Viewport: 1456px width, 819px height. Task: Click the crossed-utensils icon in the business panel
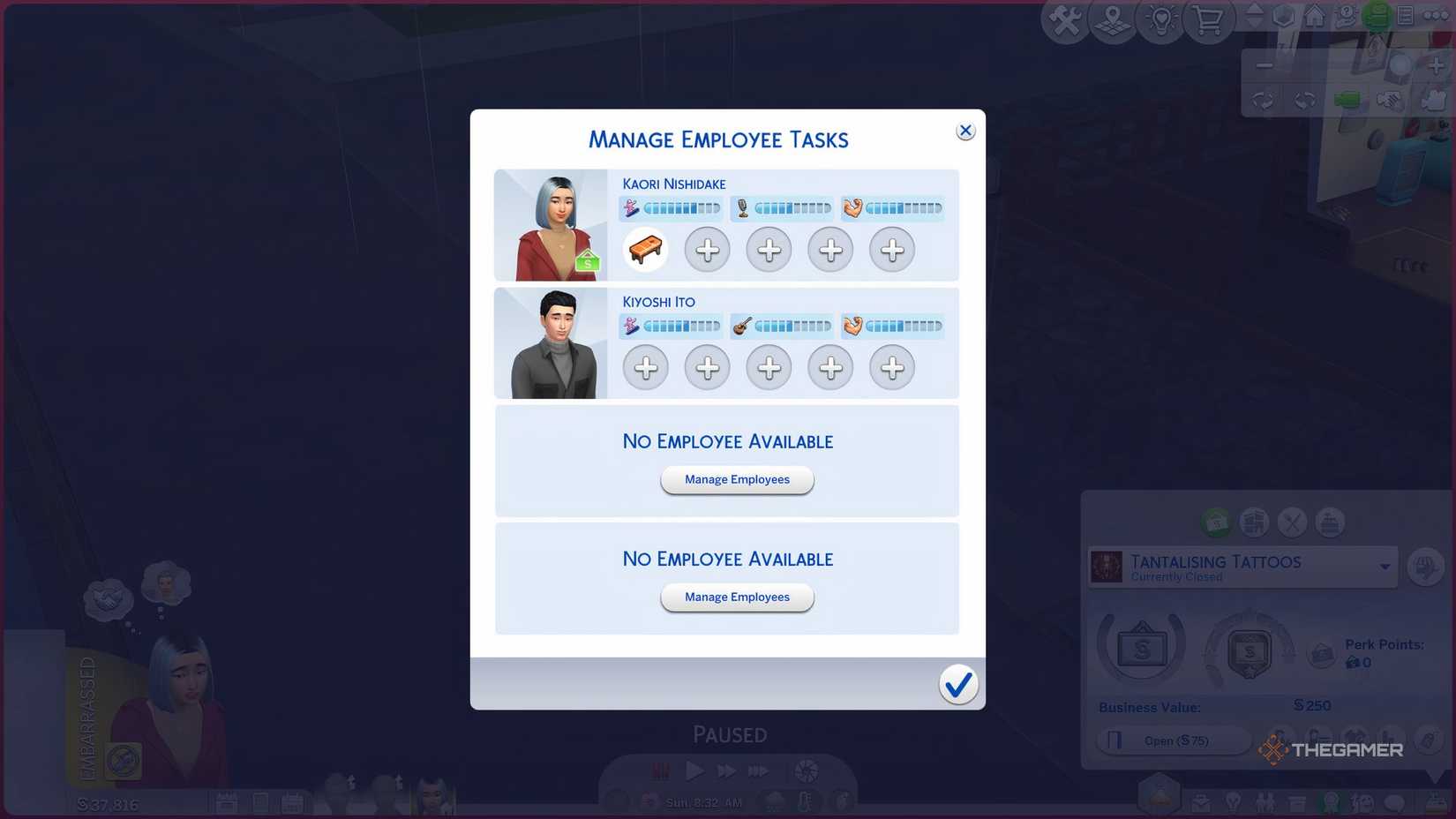pos(1290,522)
